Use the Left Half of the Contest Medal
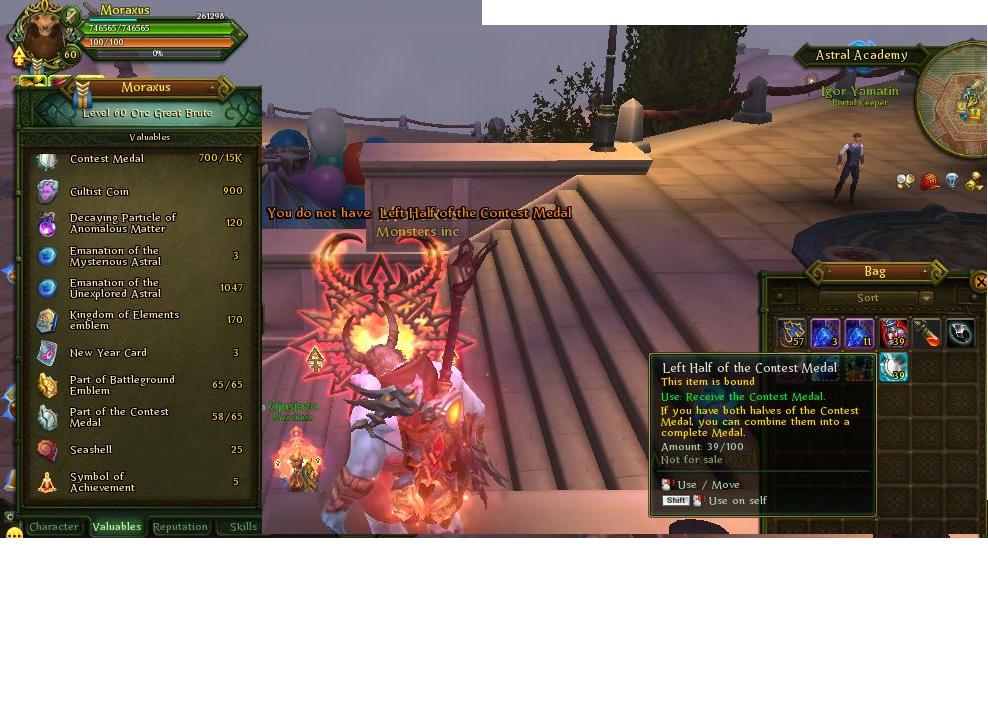This screenshot has height=716, width=988. (894, 368)
